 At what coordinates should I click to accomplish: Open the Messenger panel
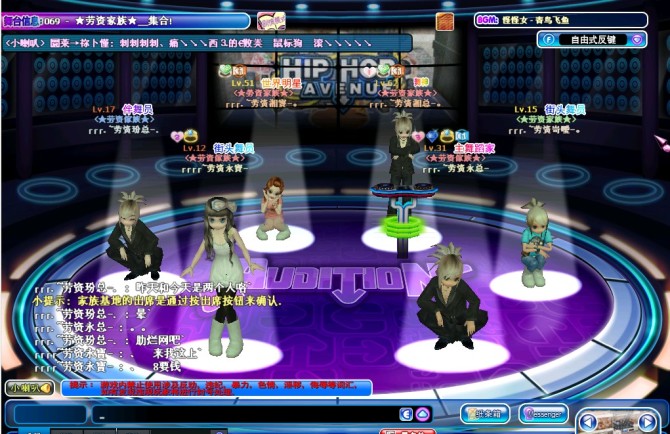pos(543,413)
